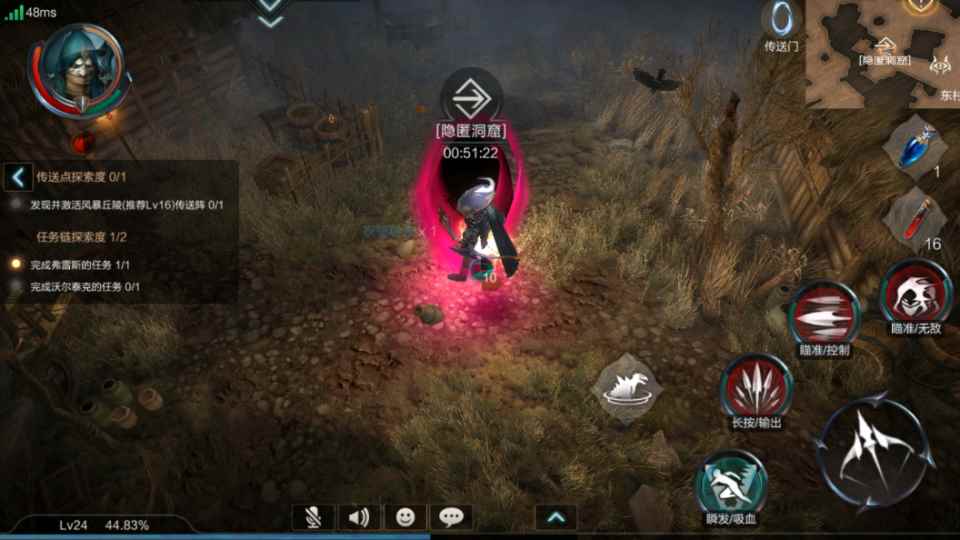Collapse the quest tracker with the back arrow
The height and width of the screenshot is (540, 960).
(x=18, y=178)
